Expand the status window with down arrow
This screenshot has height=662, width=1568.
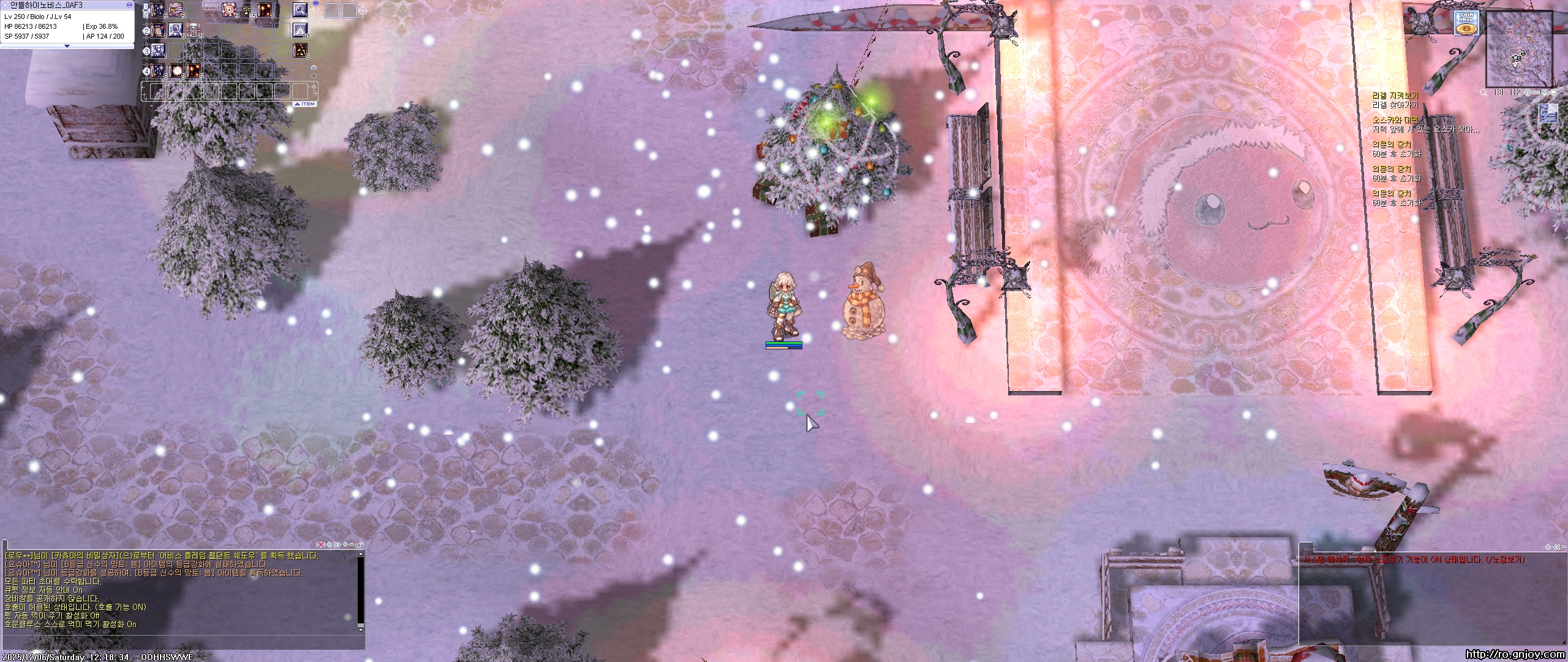click(67, 46)
